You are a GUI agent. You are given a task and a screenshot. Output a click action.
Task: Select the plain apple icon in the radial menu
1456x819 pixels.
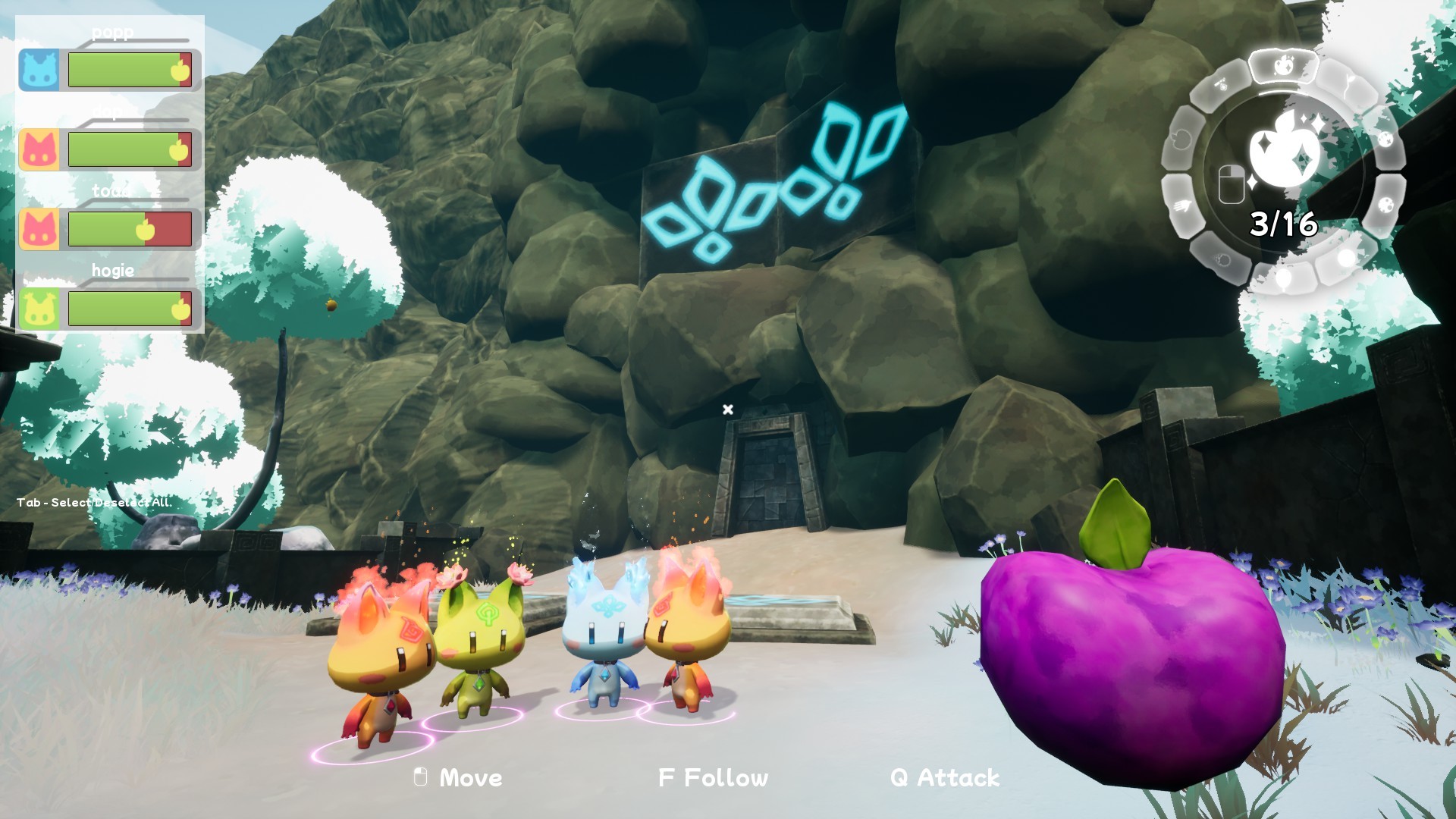tap(1181, 138)
